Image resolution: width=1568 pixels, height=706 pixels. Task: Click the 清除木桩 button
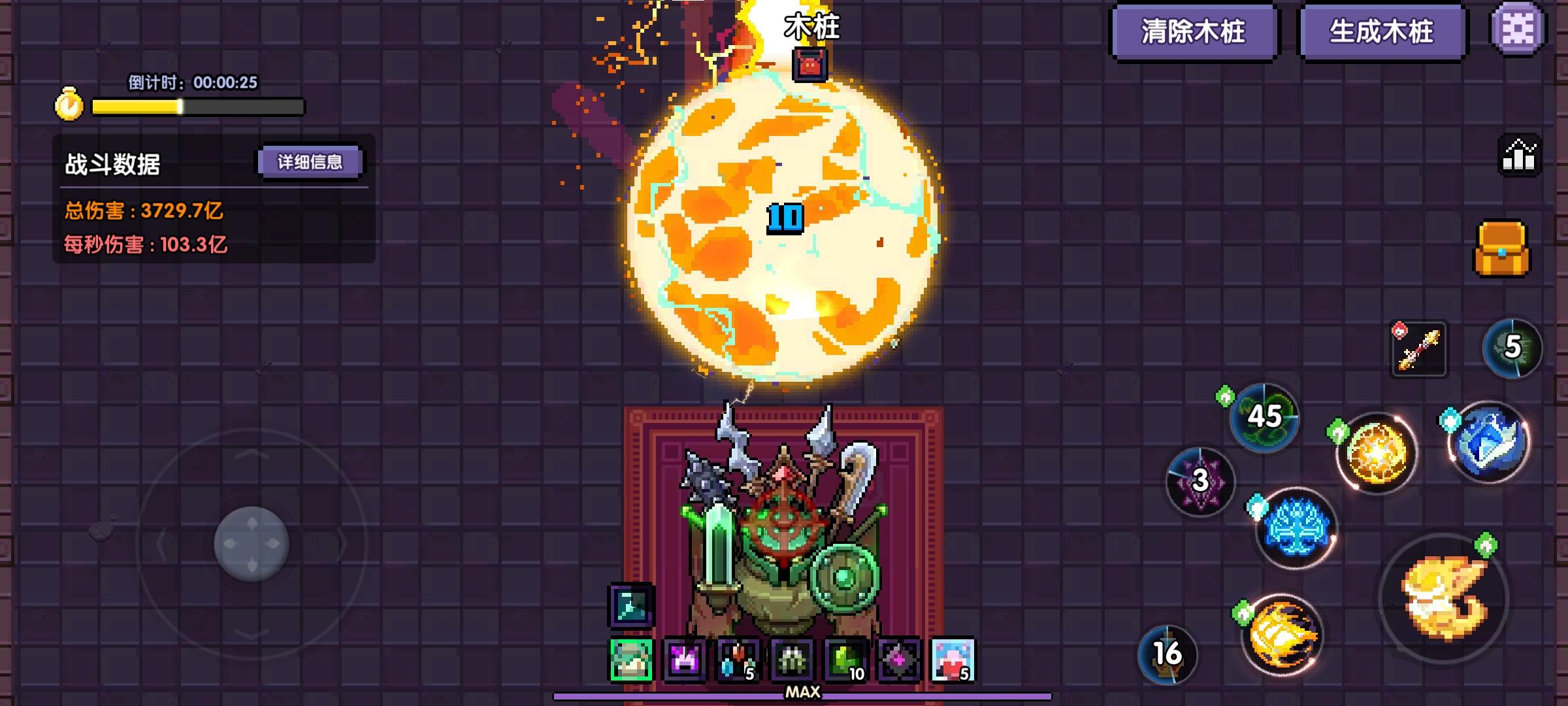click(x=1194, y=31)
